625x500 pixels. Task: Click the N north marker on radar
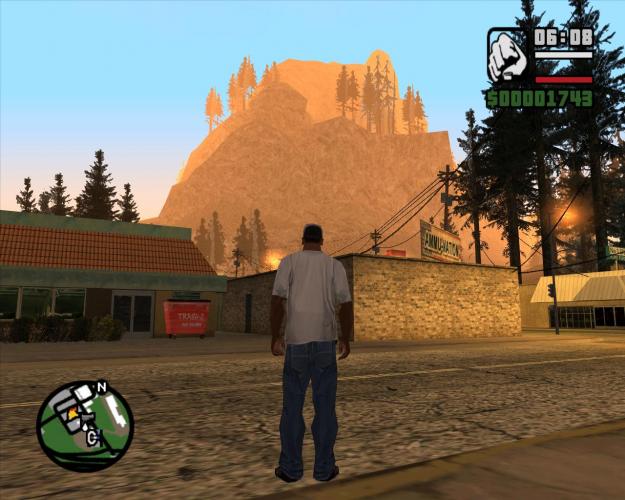[101, 387]
